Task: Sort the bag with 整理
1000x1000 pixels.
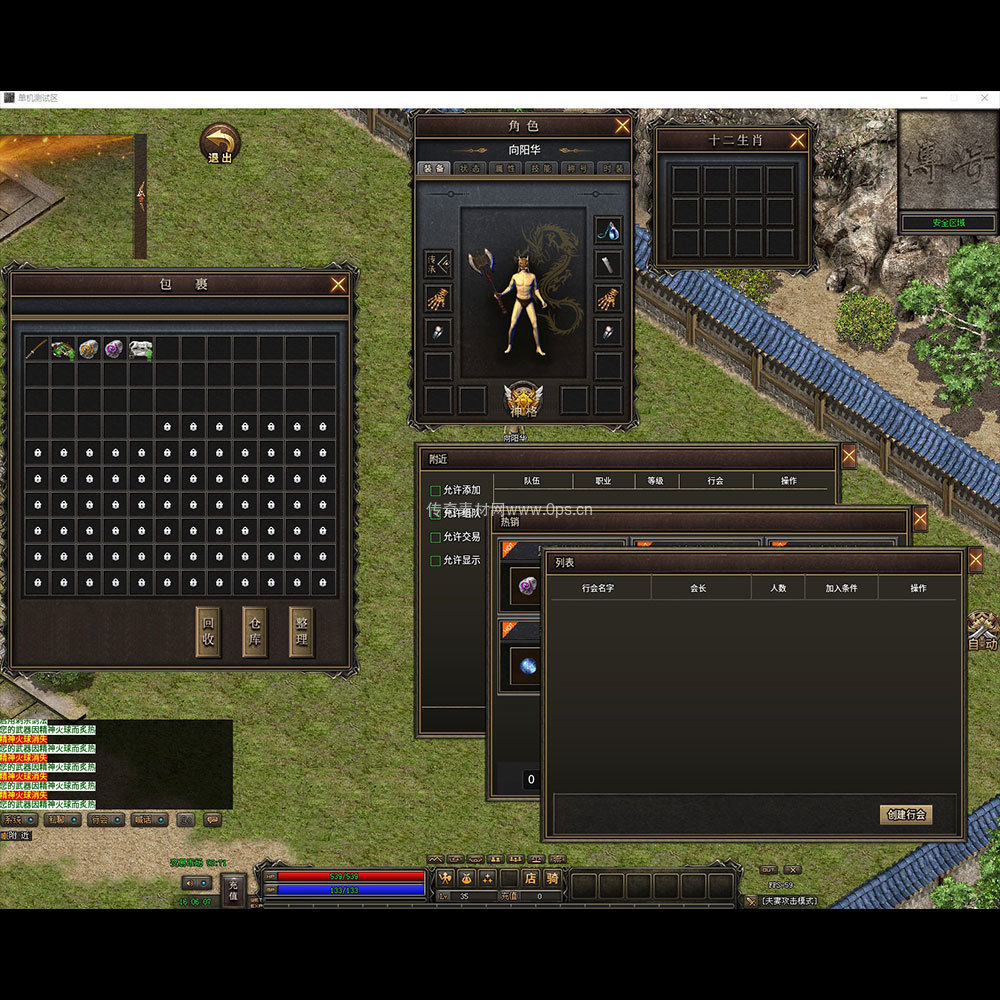Action: pyautogui.click(x=301, y=632)
